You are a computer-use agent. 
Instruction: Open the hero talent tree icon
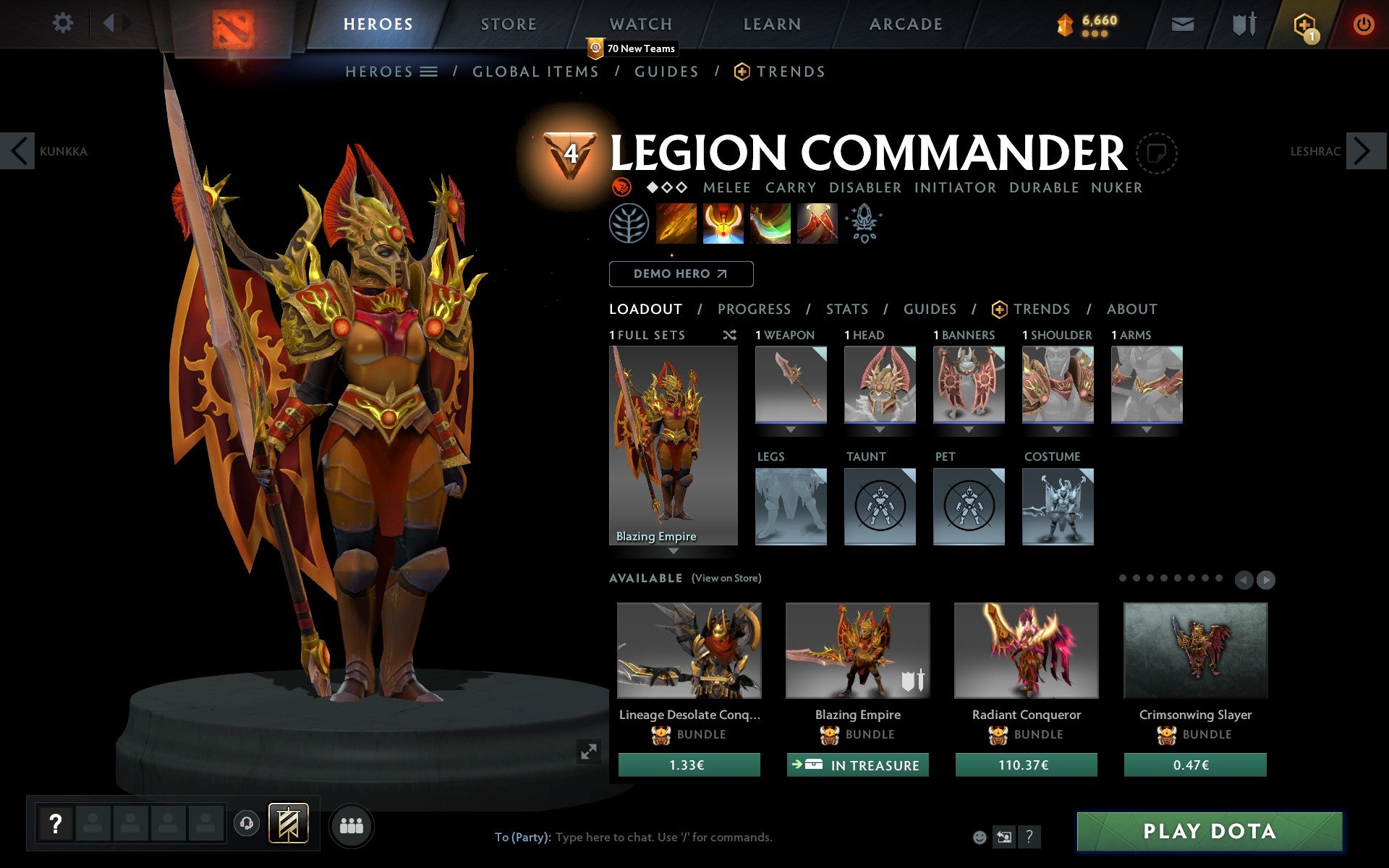tap(629, 224)
